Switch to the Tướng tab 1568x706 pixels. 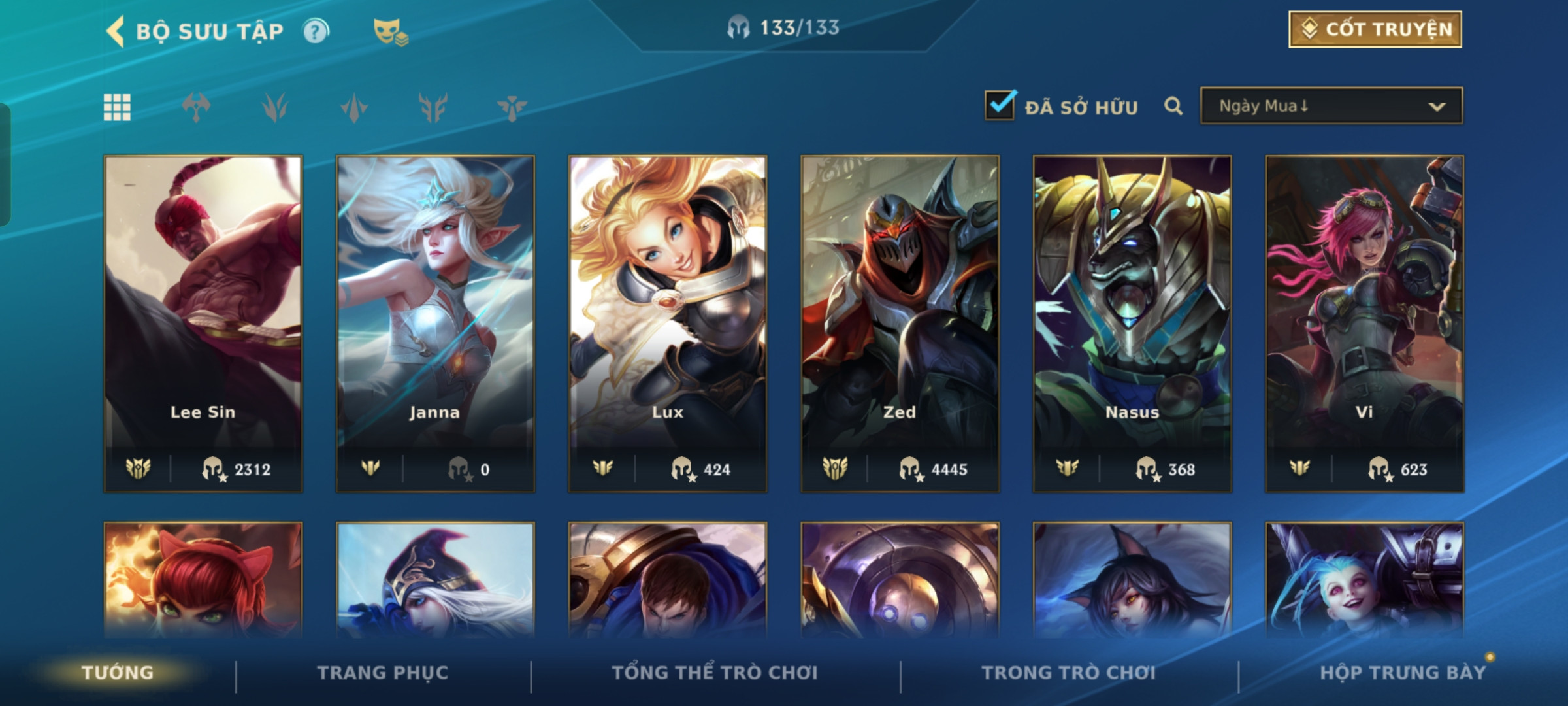click(x=118, y=673)
